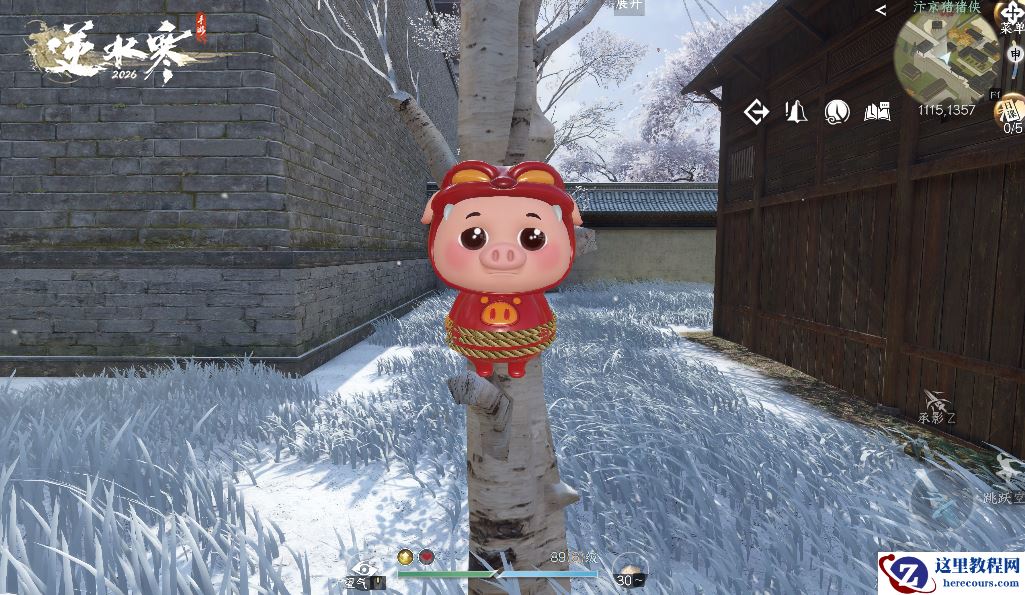Click the exit arrow diamond icon
The image size is (1025, 595).
click(757, 112)
